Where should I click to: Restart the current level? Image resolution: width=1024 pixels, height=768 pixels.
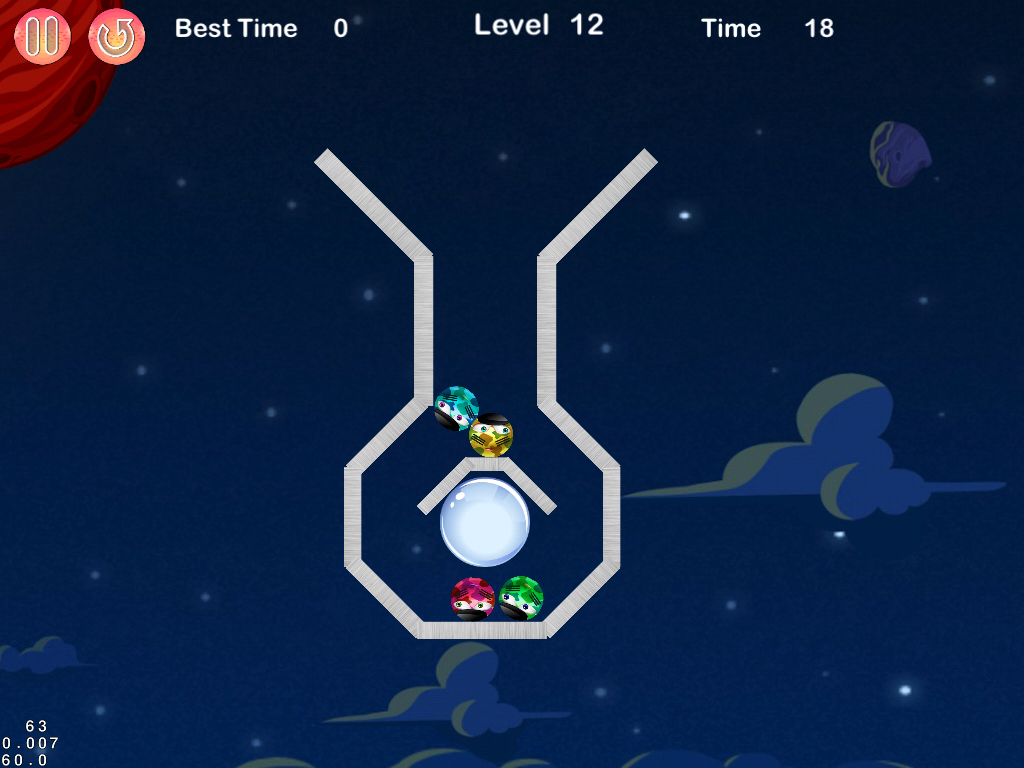click(x=117, y=37)
